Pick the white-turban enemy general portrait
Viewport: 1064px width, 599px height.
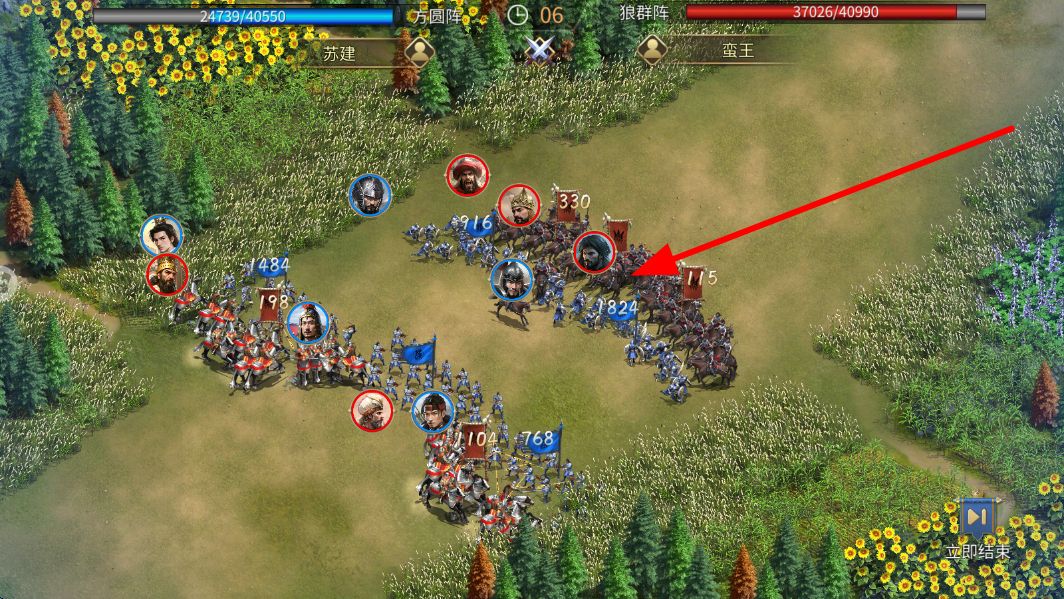(372, 411)
